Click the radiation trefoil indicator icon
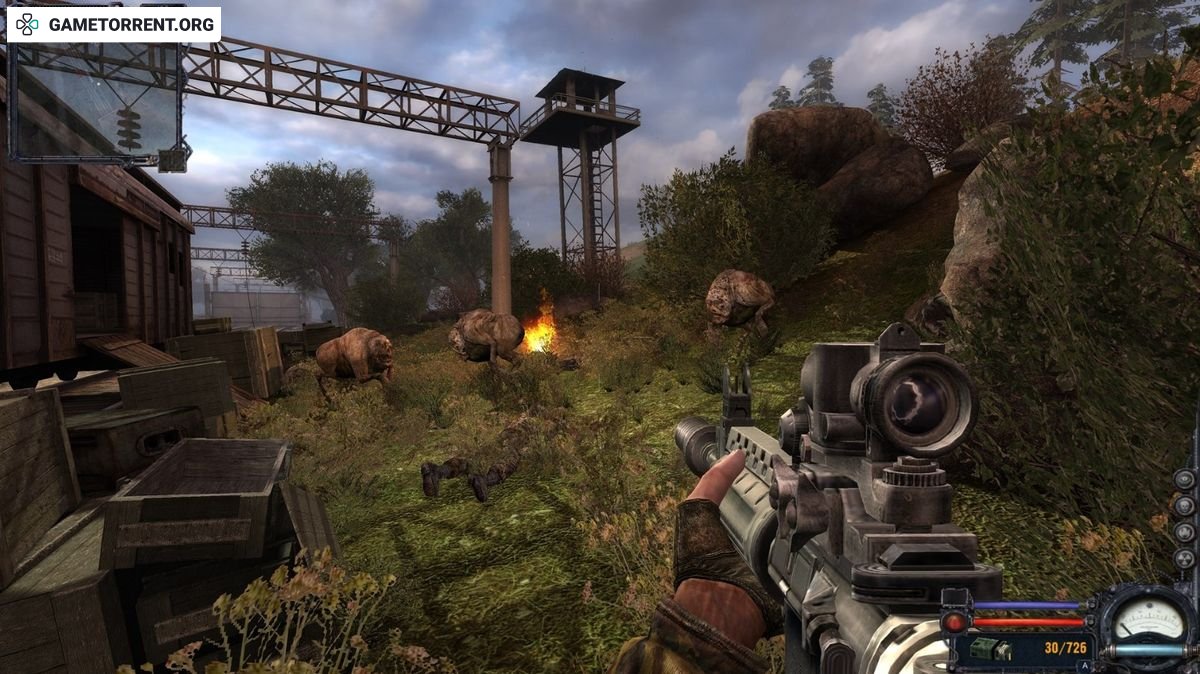The image size is (1200, 674). (x=1184, y=557)
